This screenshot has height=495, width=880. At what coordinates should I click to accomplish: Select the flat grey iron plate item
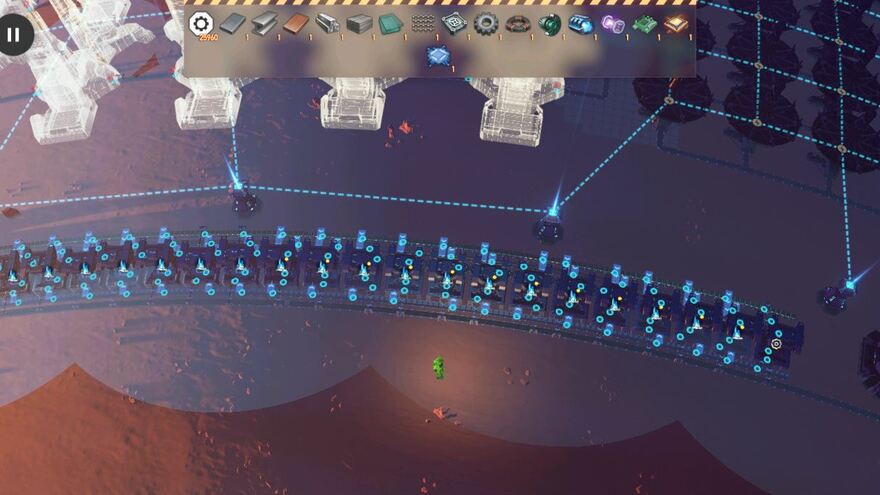click(232, 23)
